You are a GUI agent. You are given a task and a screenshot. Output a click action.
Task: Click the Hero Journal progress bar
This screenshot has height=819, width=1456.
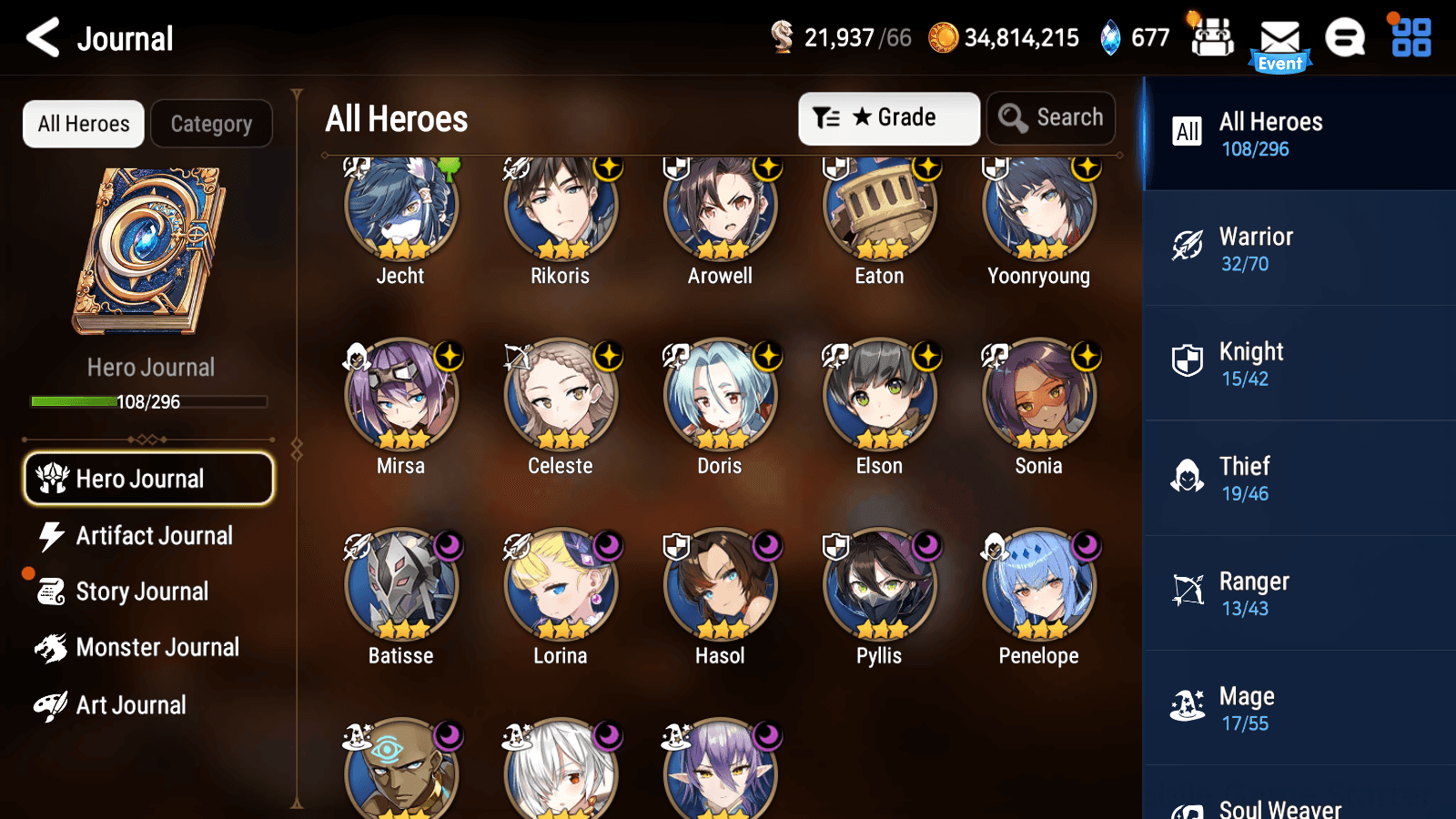pos(148,401)
